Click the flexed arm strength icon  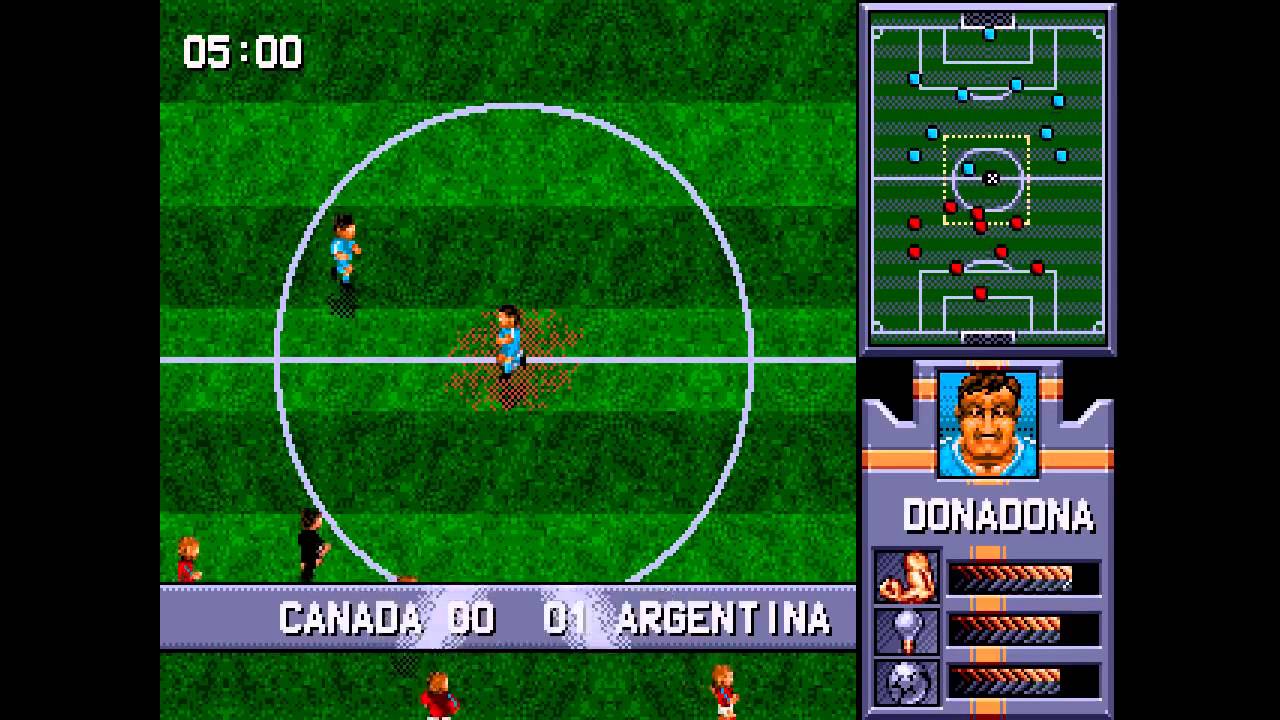tap(907, 577)
